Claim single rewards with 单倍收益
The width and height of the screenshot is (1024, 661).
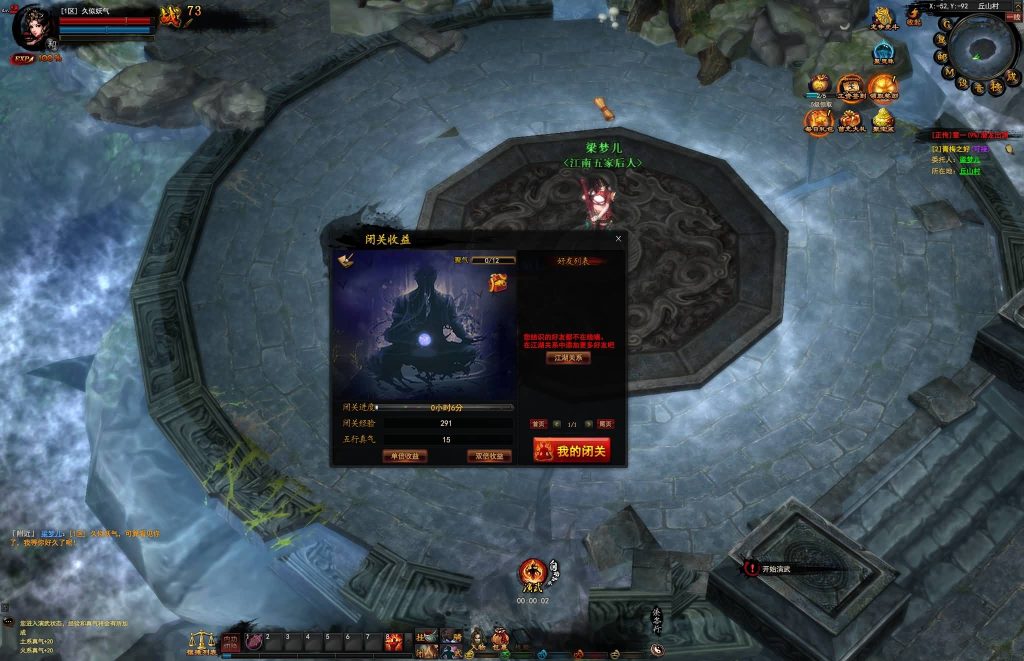(x=404, y=456)
